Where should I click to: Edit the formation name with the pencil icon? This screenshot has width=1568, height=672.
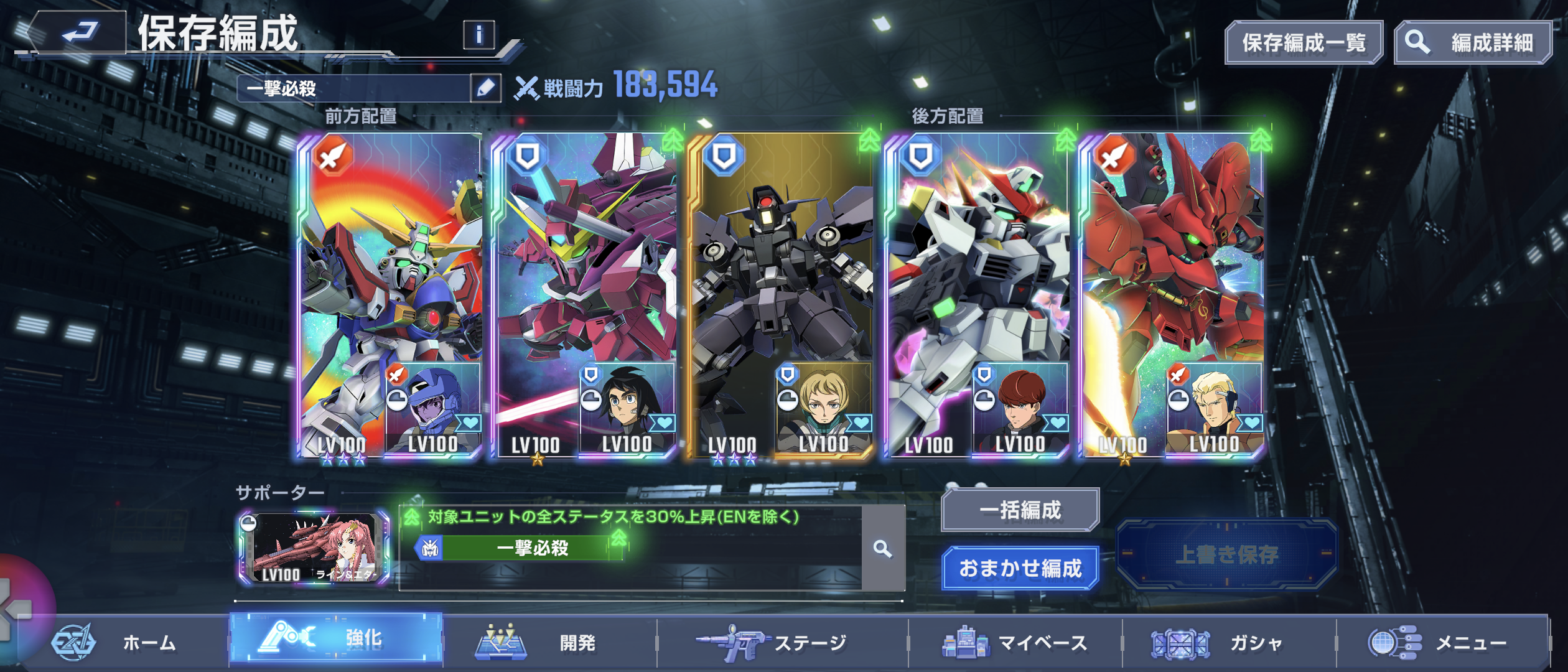[x=485, y=88]
